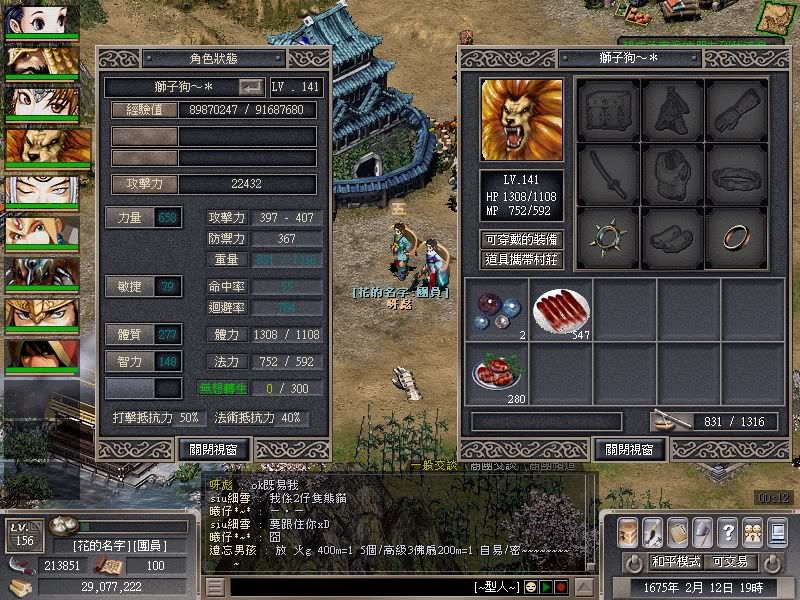Screen dimensions: 800x600
Task: Click the 可穿戴的裝備 button
Action: [521, 239]
